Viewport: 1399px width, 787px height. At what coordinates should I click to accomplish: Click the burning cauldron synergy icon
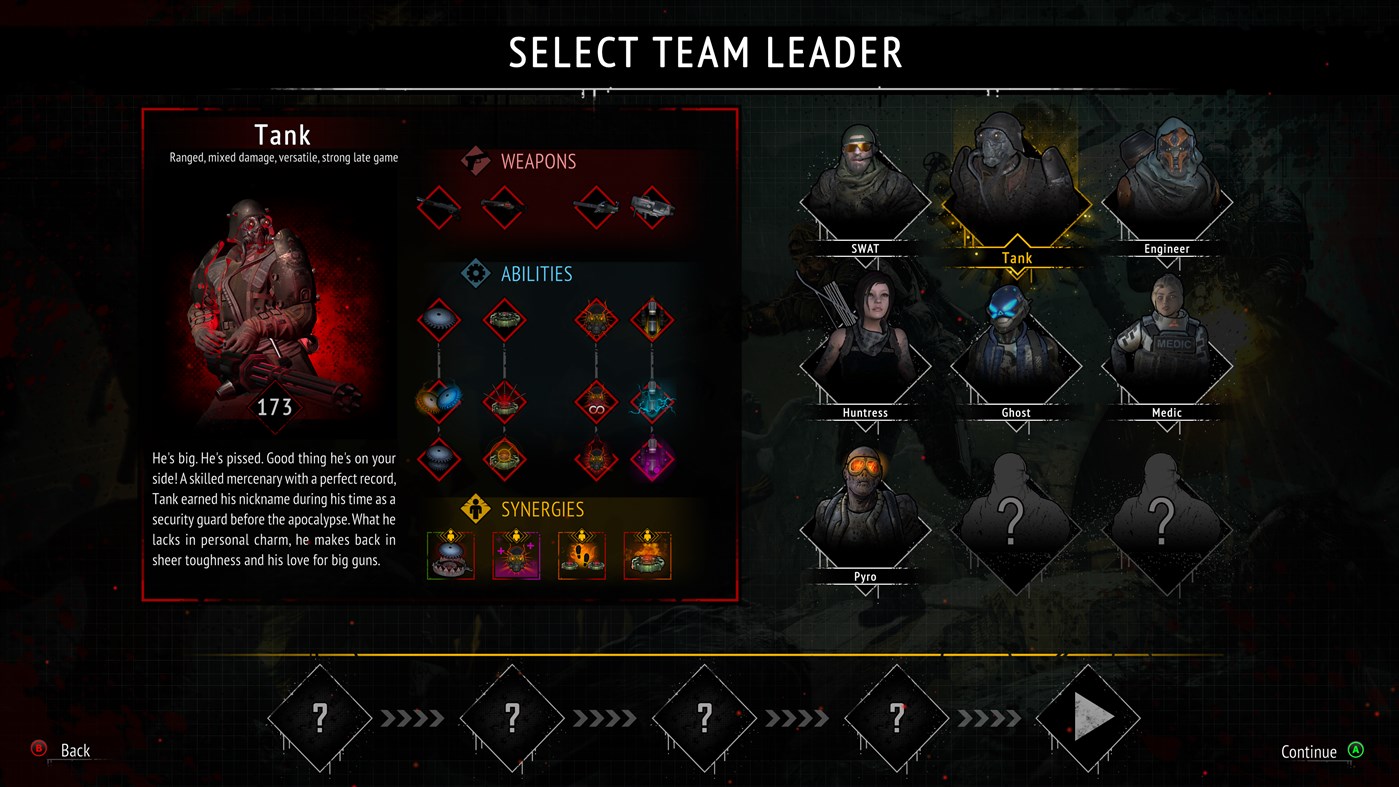point(650,553)
